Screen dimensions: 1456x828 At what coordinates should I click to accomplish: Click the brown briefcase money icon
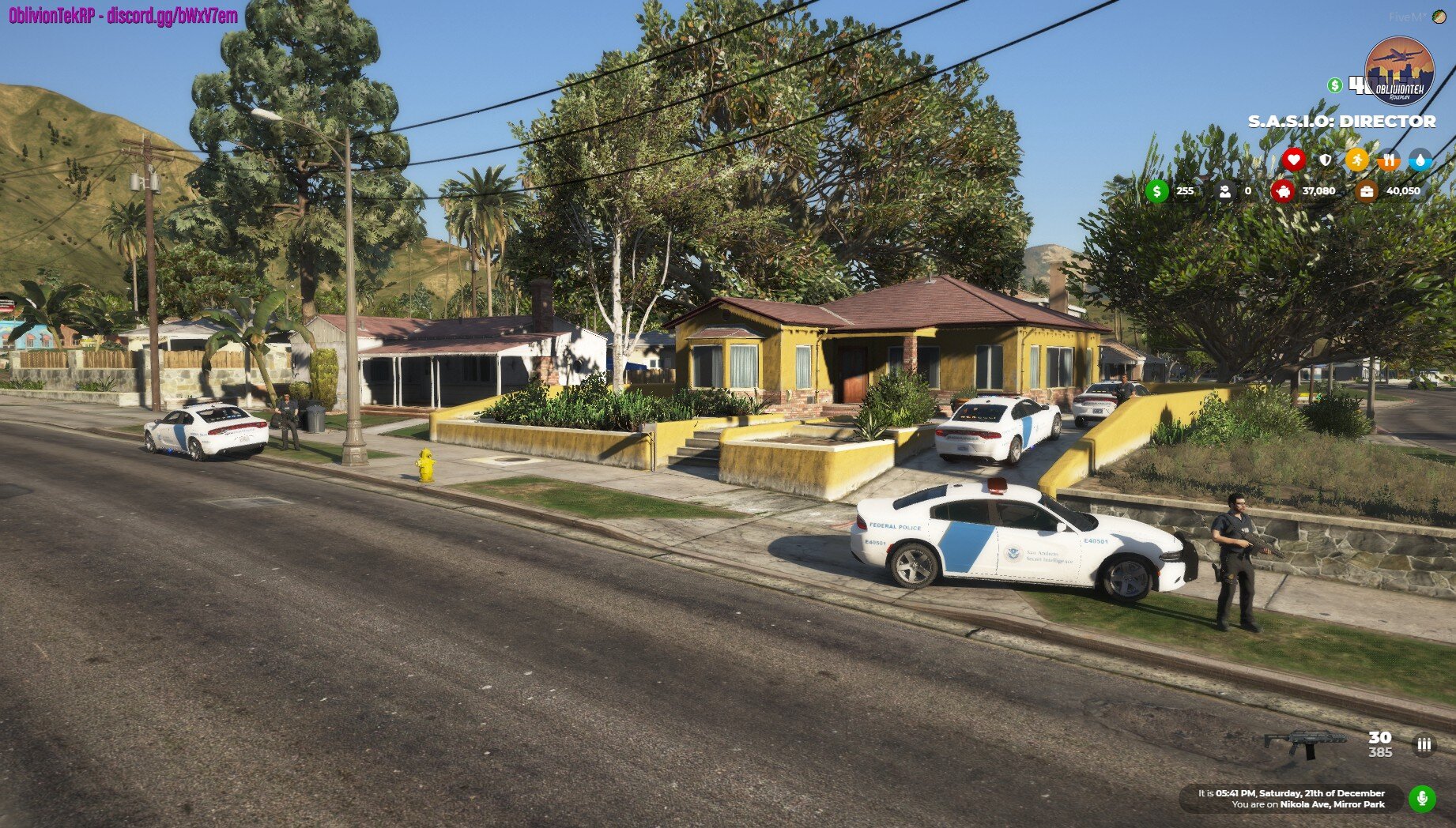coord(1366,190)
